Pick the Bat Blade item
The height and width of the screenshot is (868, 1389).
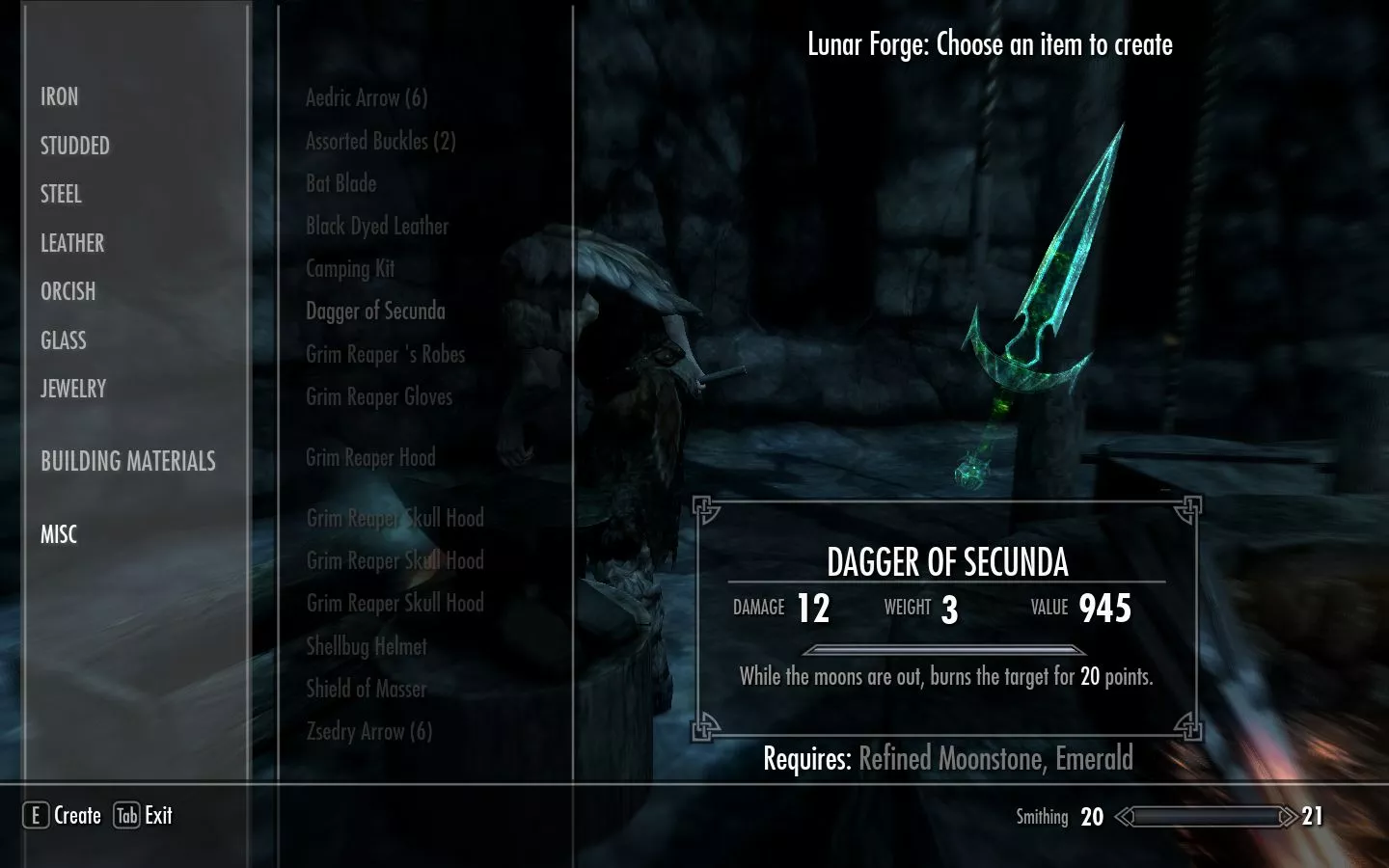pos(341,183)
